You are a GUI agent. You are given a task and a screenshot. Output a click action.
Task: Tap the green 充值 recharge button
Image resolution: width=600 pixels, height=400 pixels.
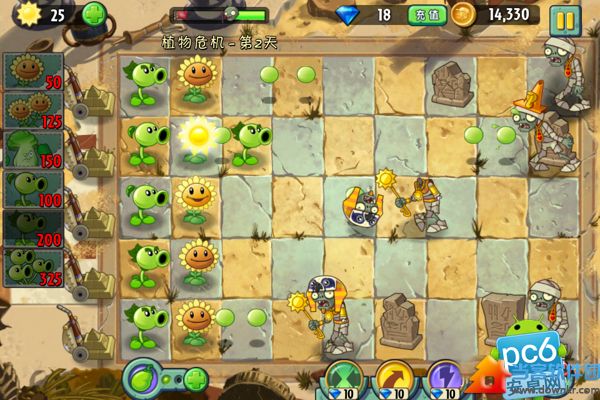click(x=423, y=15)
